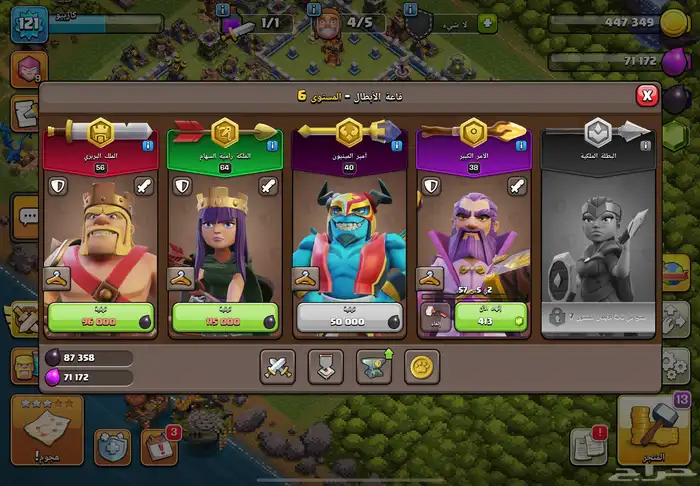
Task: Open the blacksmith anvil button
Action: (x=374, y=367)
